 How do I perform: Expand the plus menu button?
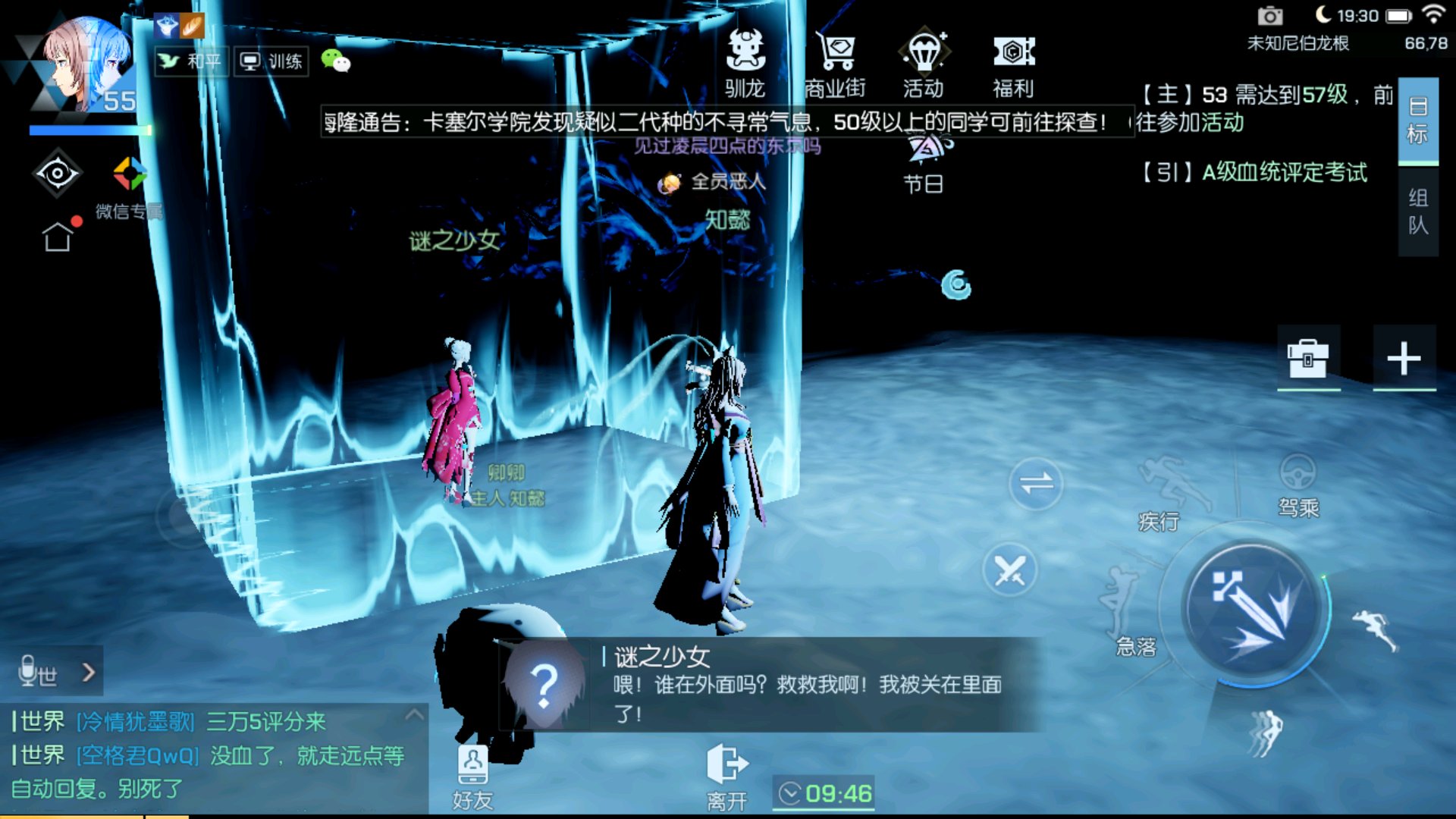[1404, 358]
